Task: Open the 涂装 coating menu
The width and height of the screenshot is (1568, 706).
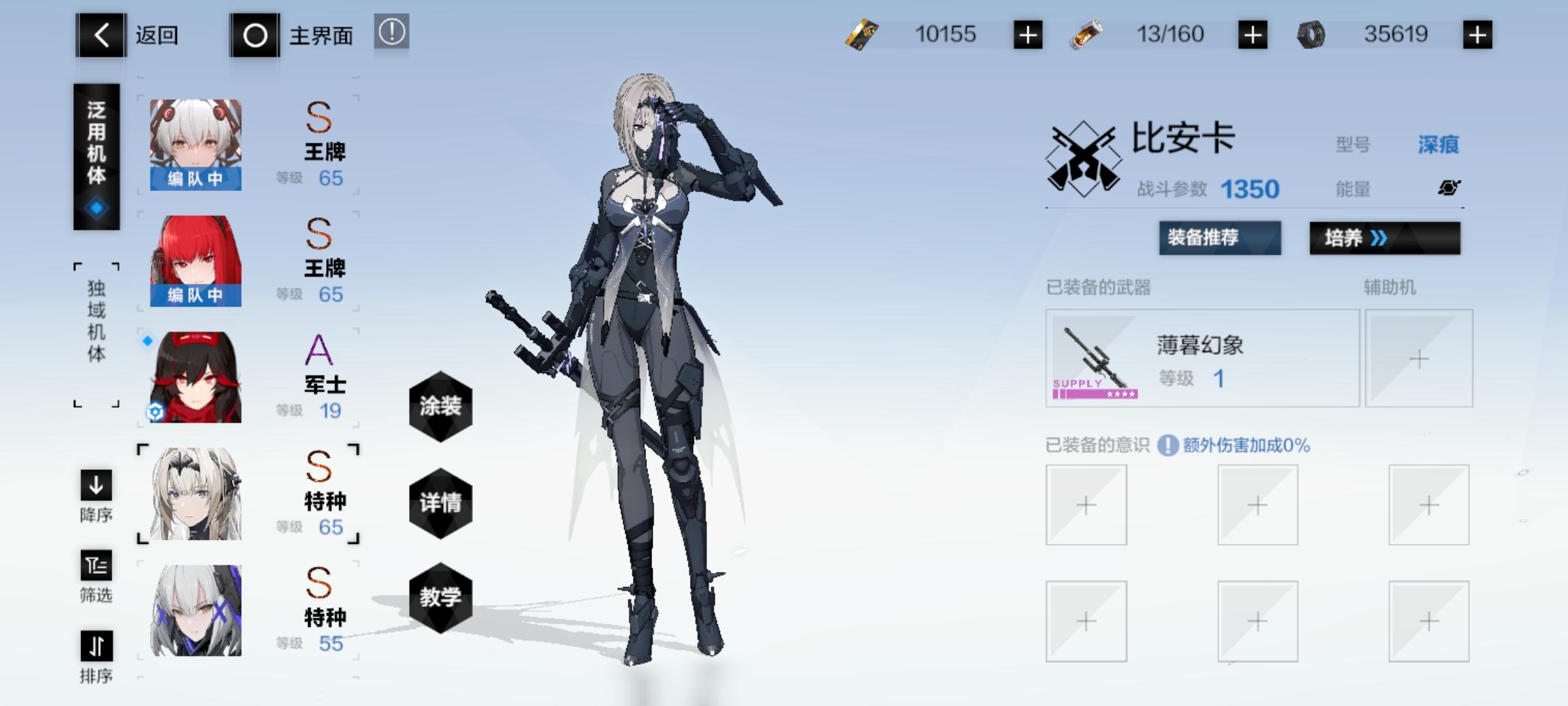Action: [440, 405]
